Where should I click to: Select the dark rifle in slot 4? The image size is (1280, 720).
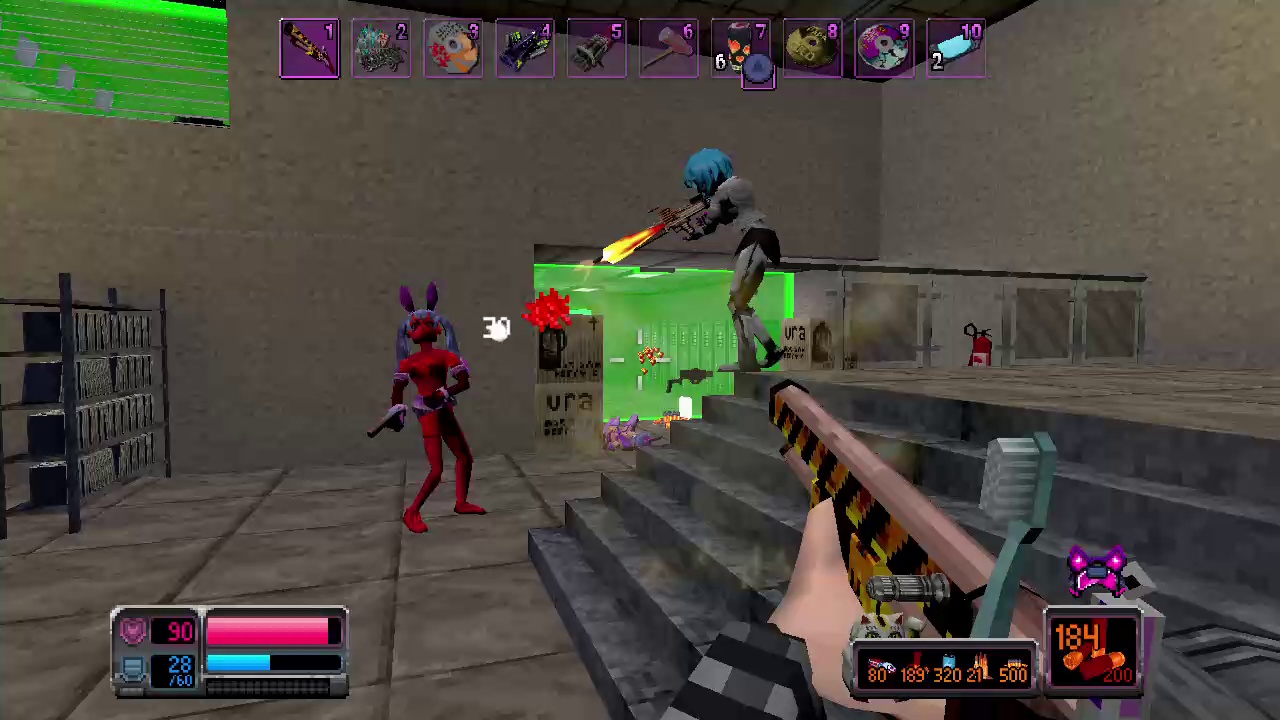(x=525, y=47)
